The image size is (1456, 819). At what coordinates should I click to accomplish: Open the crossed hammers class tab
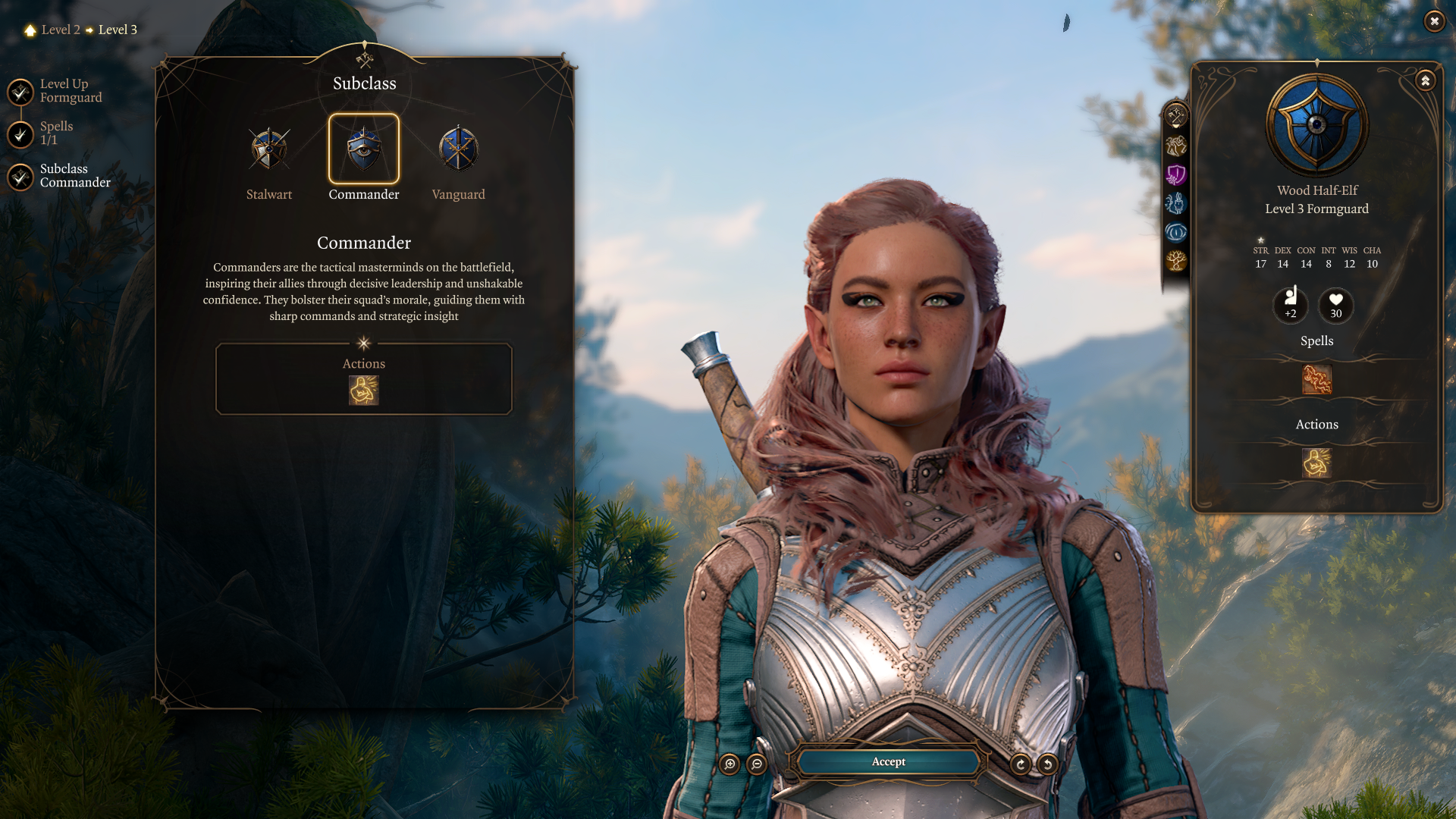(1176, 116)
